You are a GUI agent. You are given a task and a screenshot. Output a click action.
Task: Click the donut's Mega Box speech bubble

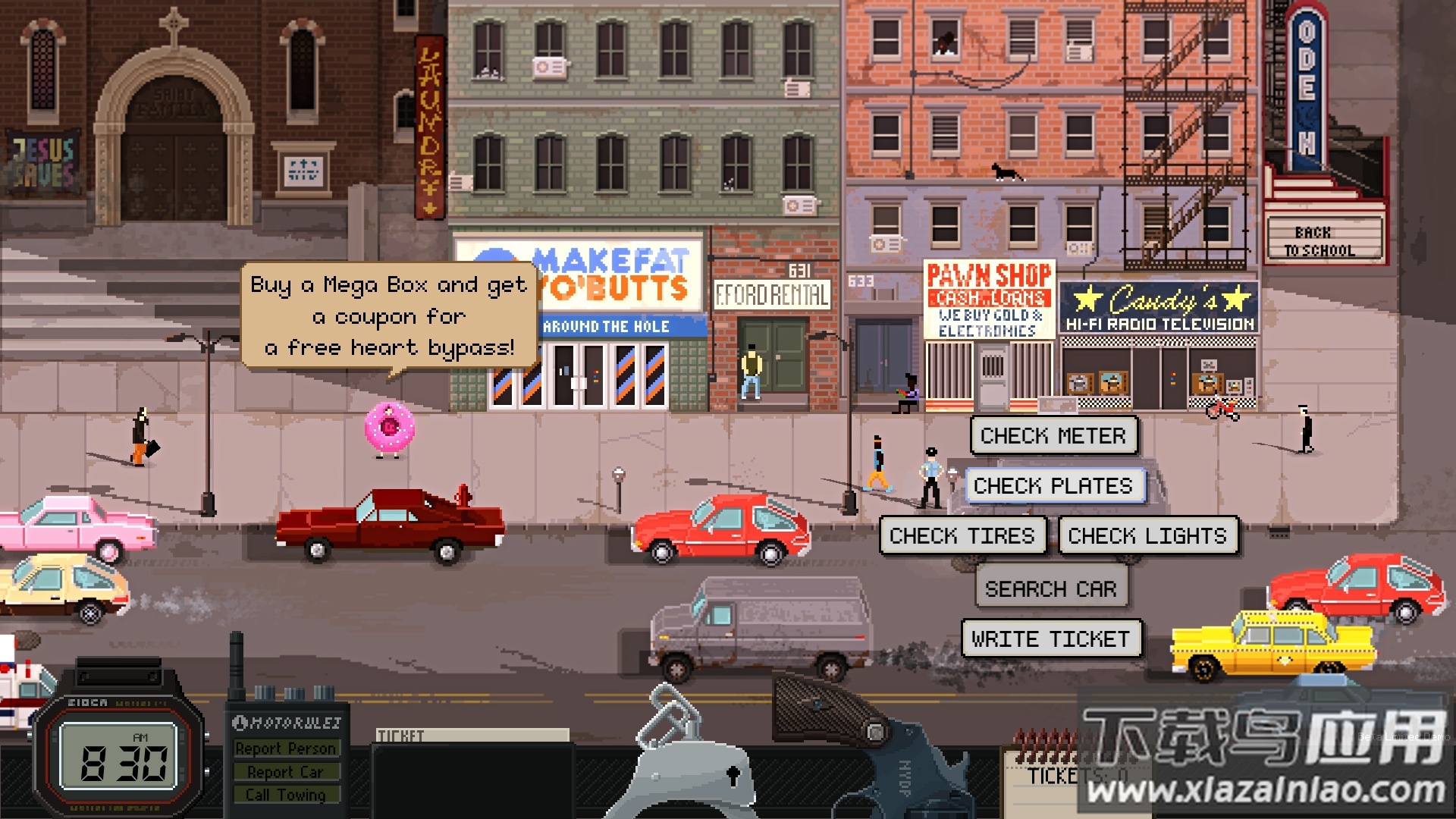(x=387, y=315)
